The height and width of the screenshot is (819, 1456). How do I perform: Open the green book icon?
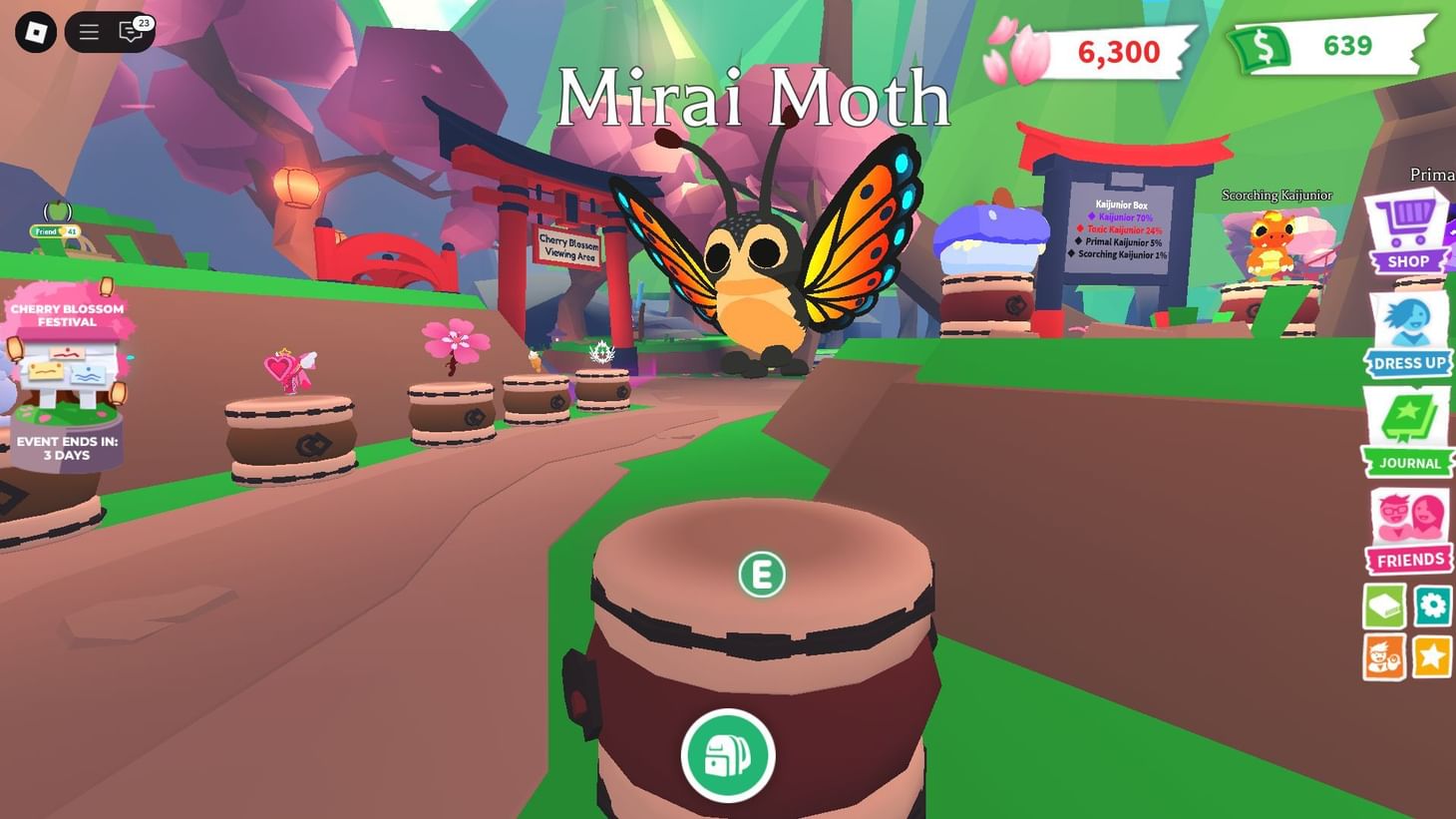coord(1383,606)
